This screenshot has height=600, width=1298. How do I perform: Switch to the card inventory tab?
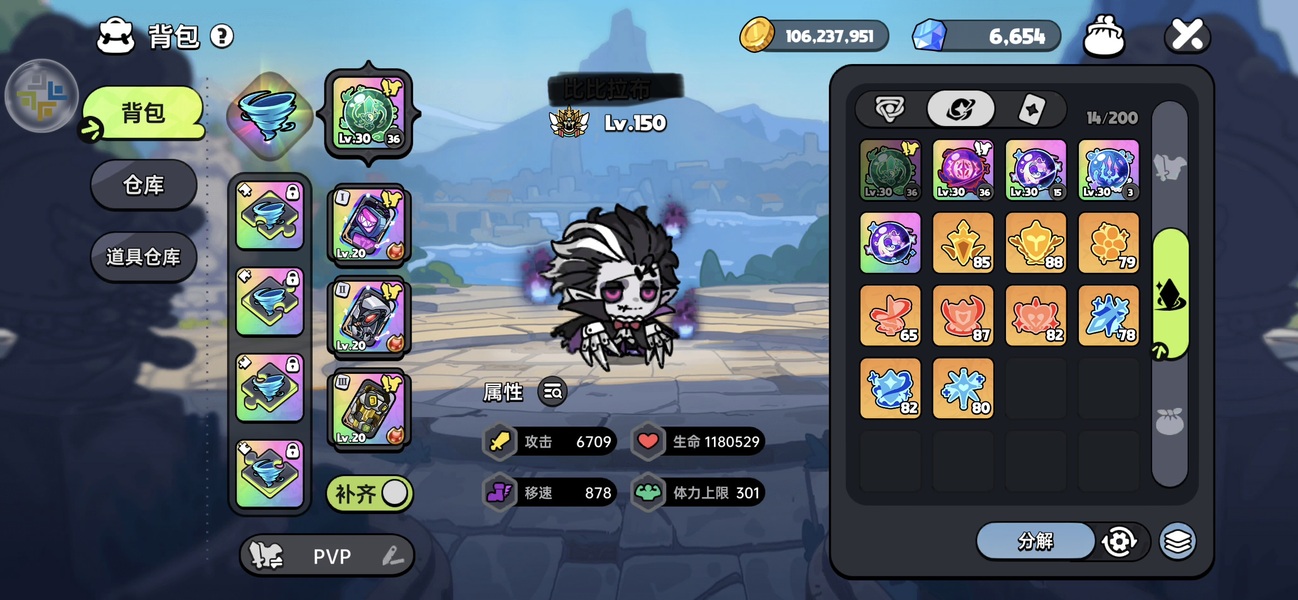1031,109
